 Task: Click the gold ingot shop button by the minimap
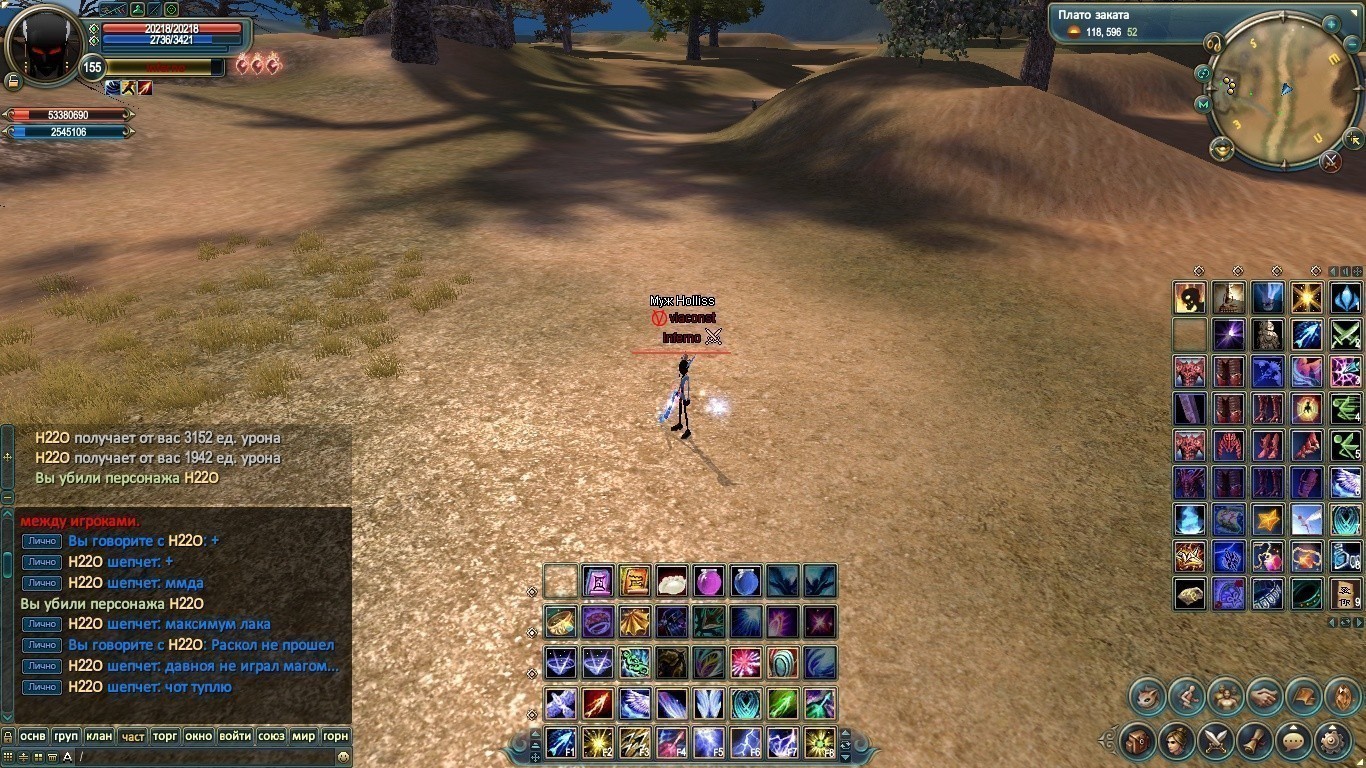click(x=1221, y=149)
